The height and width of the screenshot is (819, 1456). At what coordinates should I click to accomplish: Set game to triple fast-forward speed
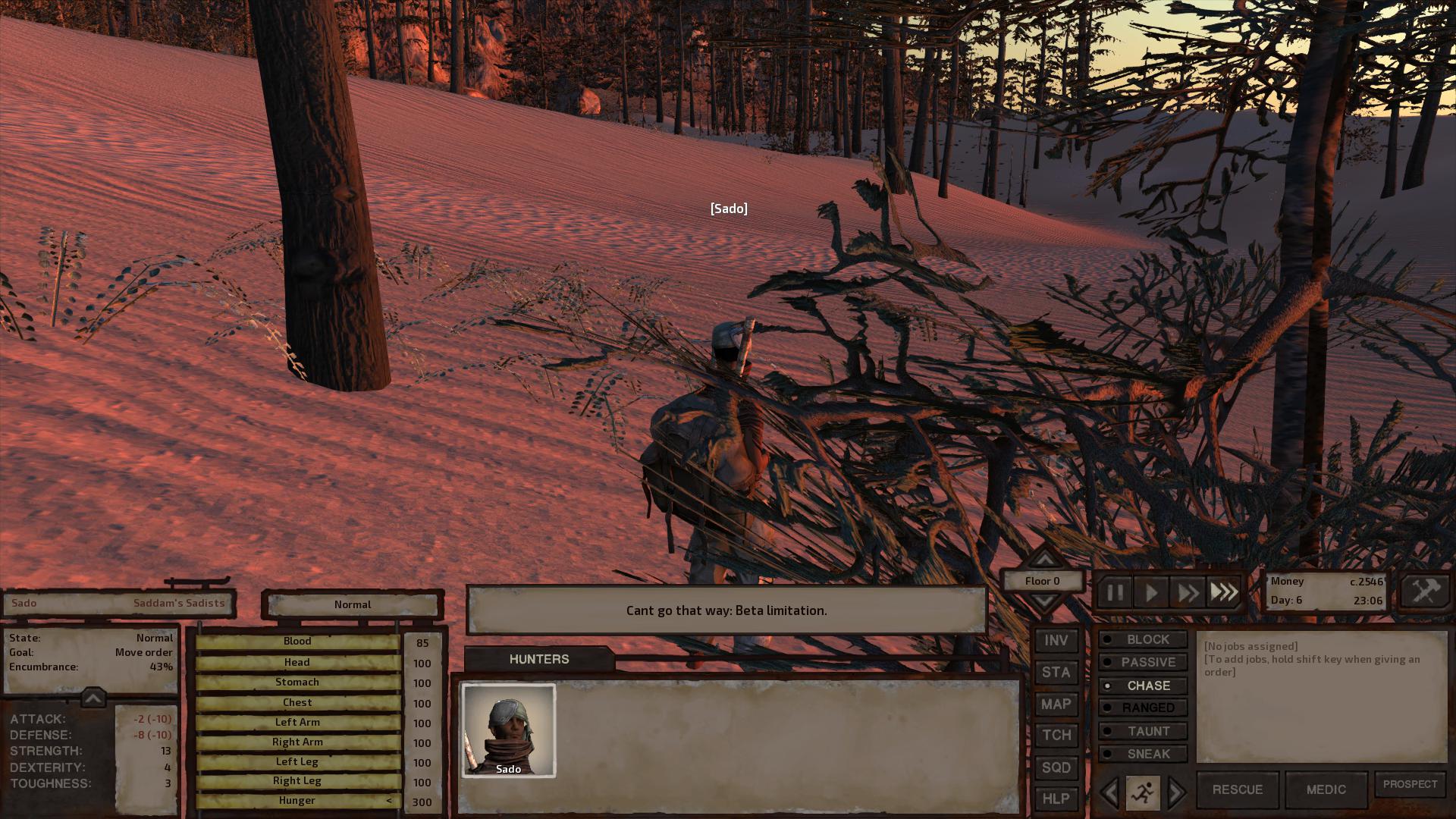[x=1223, y=592]
